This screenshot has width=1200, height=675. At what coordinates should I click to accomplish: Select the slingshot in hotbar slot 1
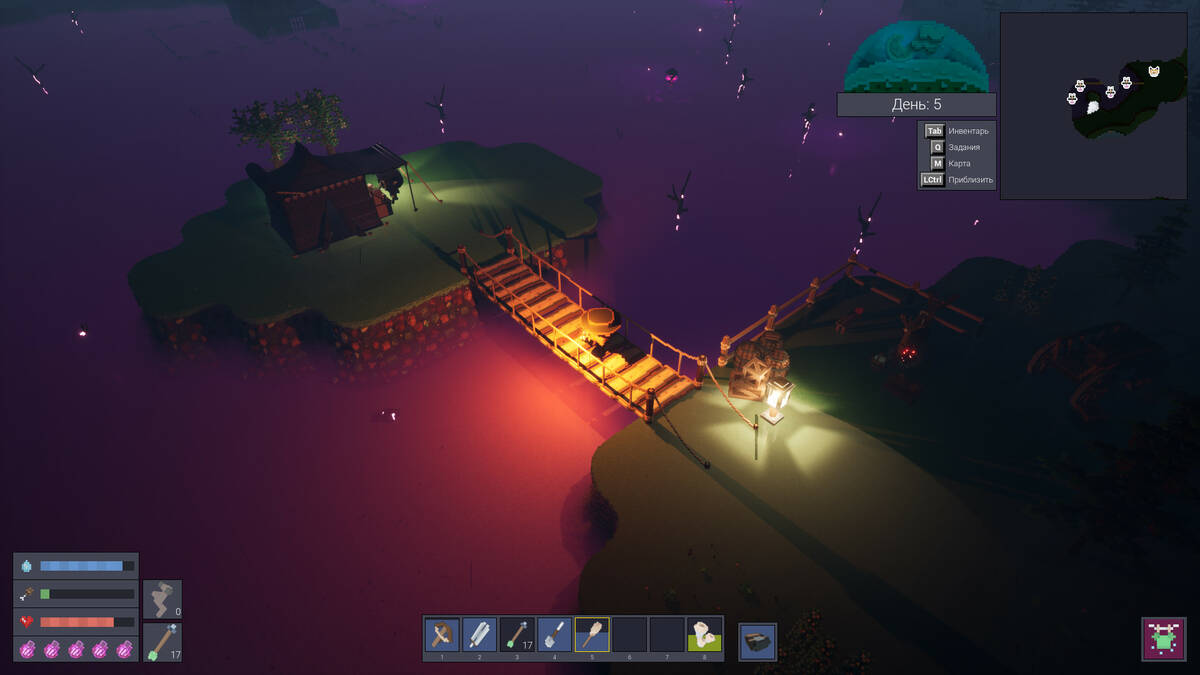pos(442,634)
